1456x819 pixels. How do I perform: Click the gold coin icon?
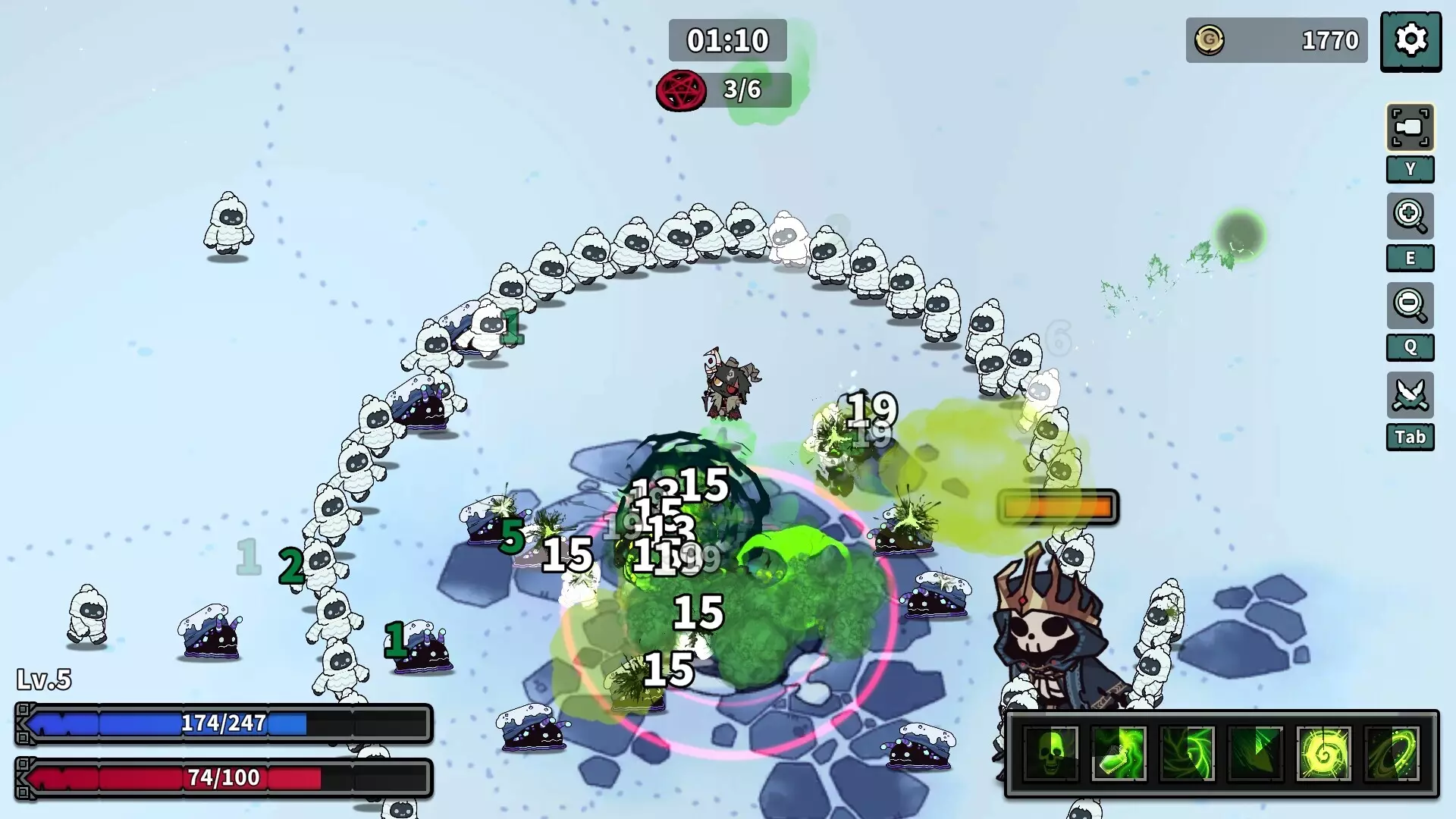pyautogui.click(x=1210, y=40)
